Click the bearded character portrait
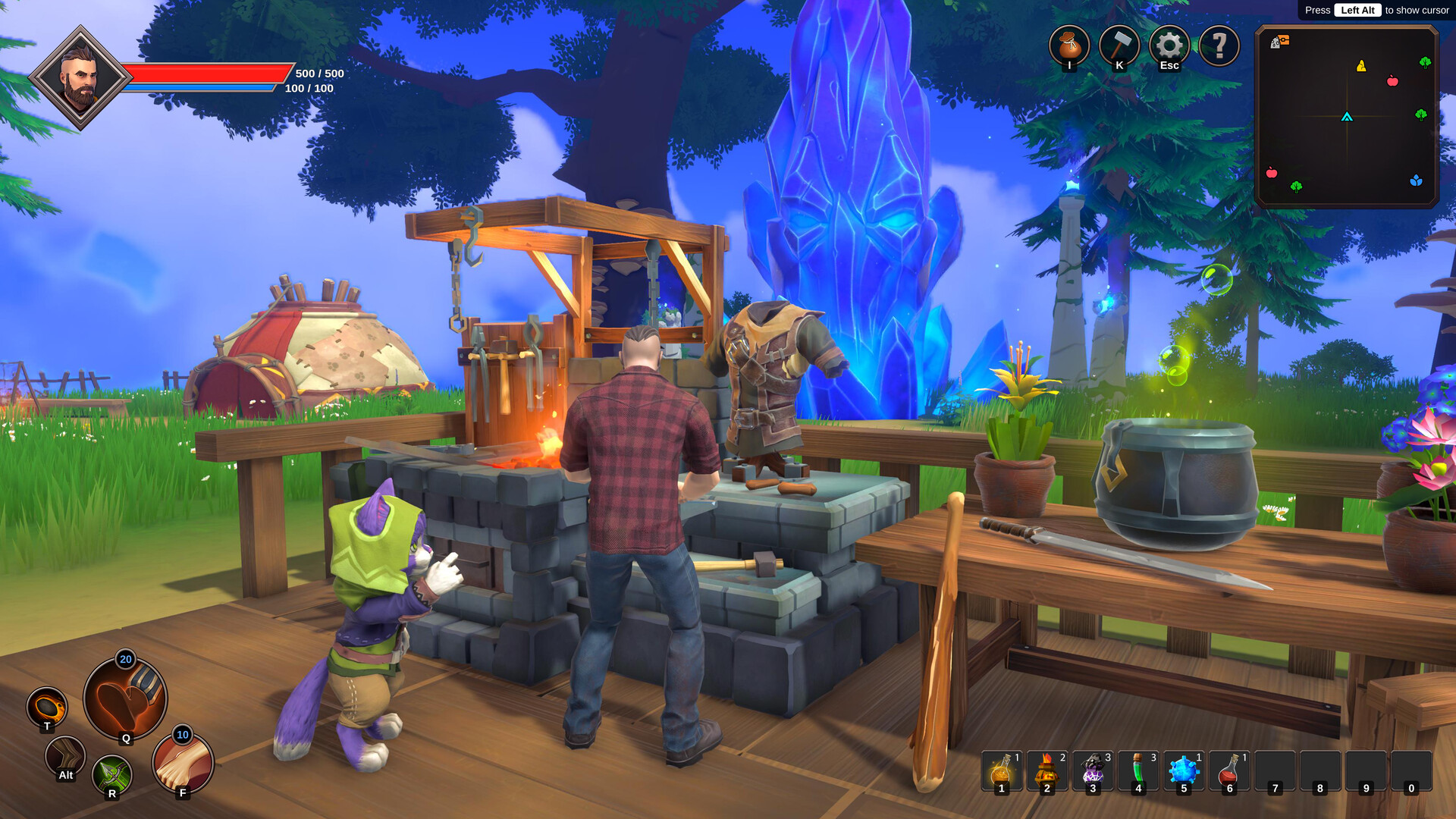Image resolution: width=1456 pixels, height=819 pixels. [x=80, y=77]
